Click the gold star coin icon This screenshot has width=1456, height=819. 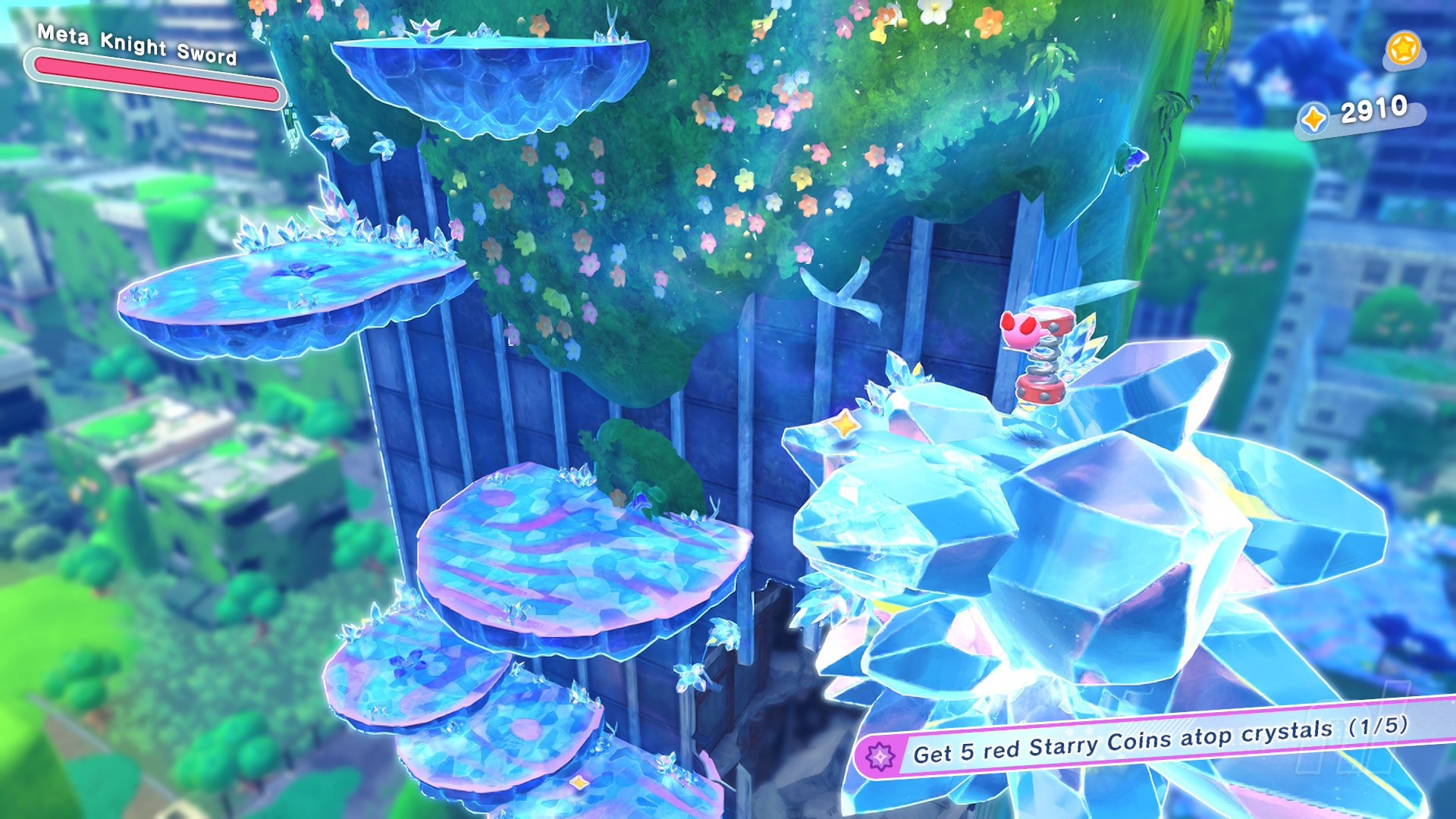1403,49
